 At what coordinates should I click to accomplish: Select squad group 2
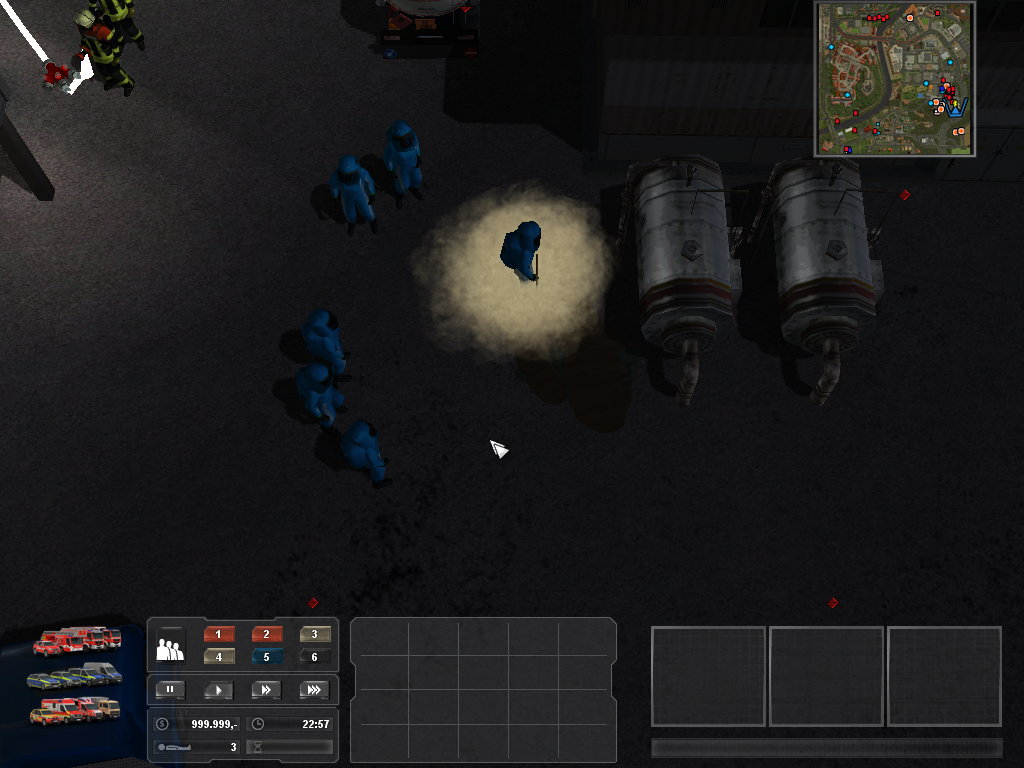(x=267, y=634)
